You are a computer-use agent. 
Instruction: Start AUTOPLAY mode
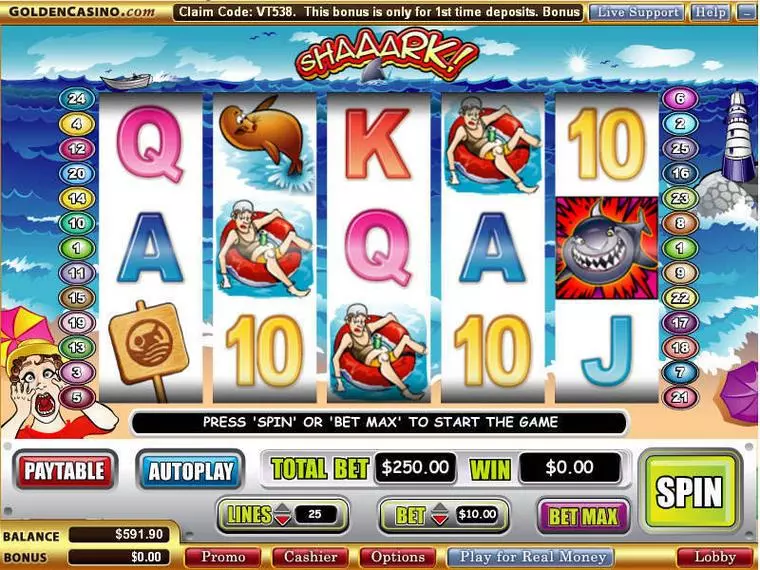pyautogui.click(x=190, y=471)
